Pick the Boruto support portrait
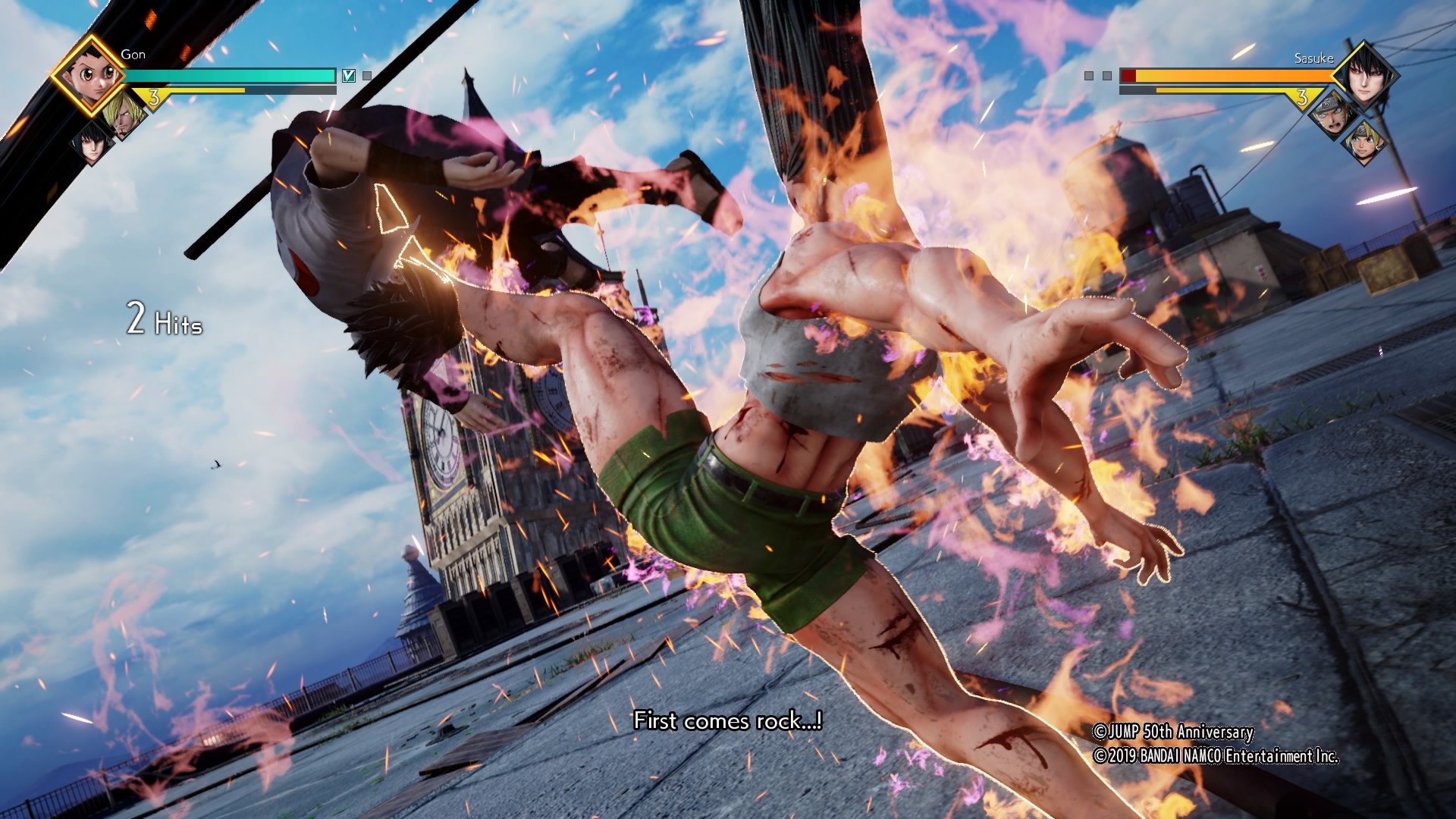The height and width of the screenshot is (819, 1456). point(1363,143)
